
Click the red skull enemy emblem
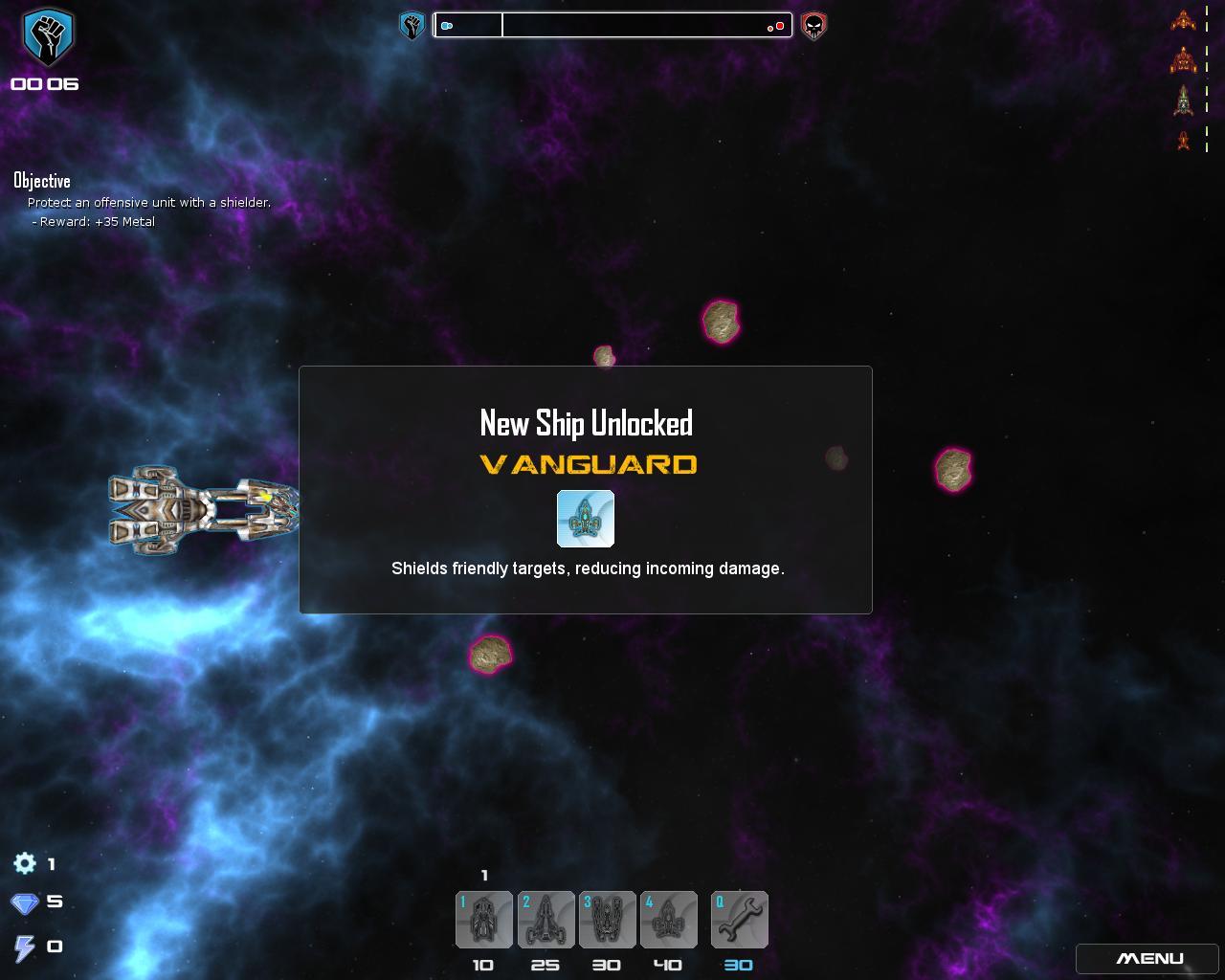click(x=813, y=26)
